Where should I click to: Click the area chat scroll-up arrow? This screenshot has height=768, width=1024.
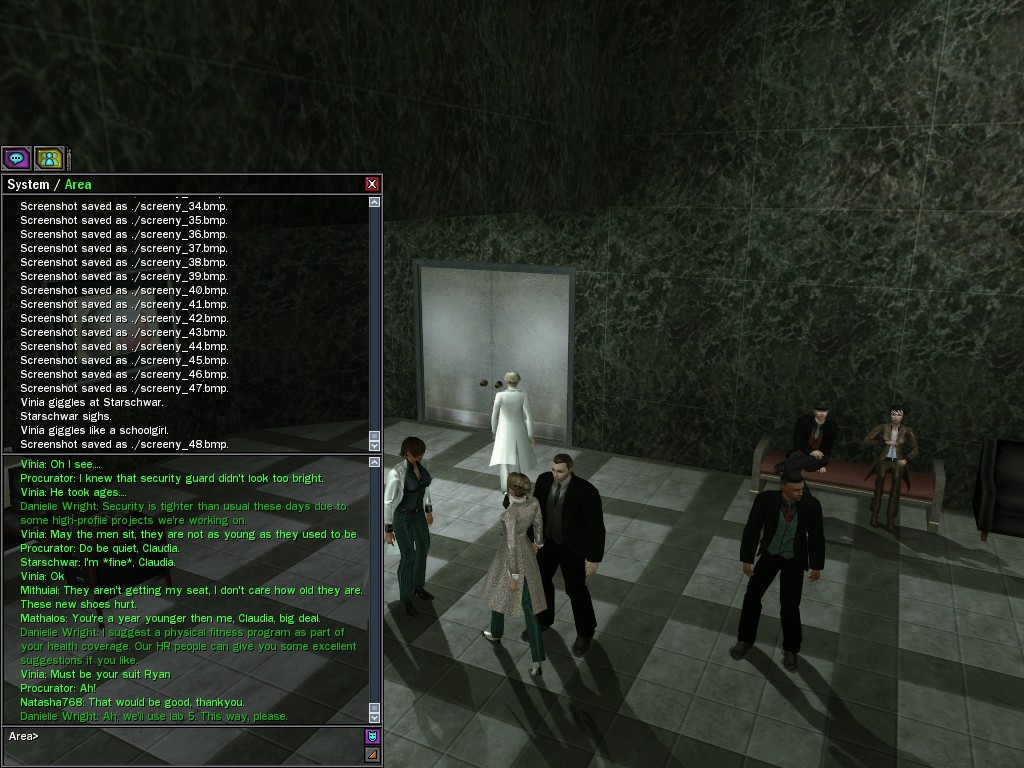375,463
